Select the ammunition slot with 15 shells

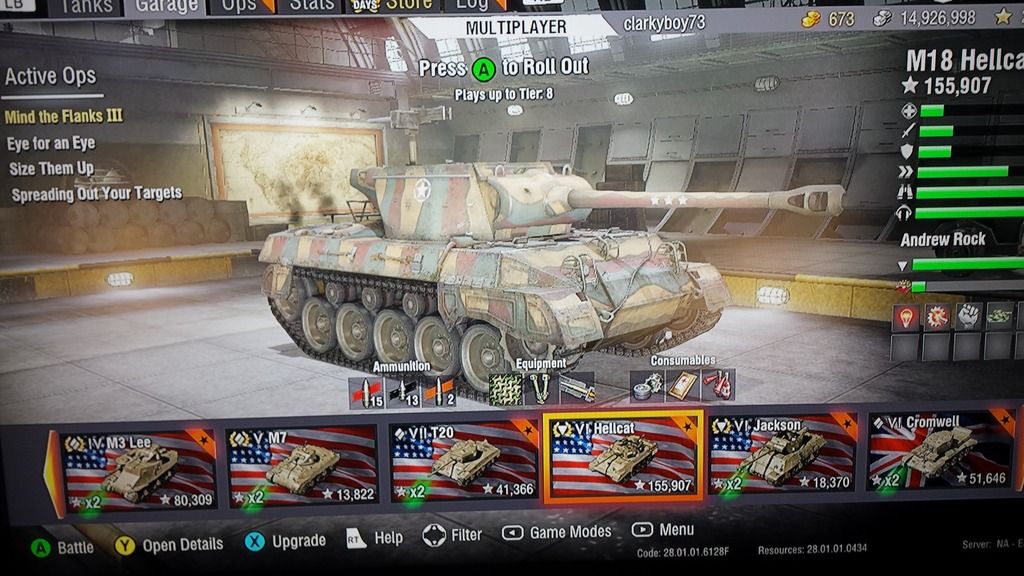point(366,392)
